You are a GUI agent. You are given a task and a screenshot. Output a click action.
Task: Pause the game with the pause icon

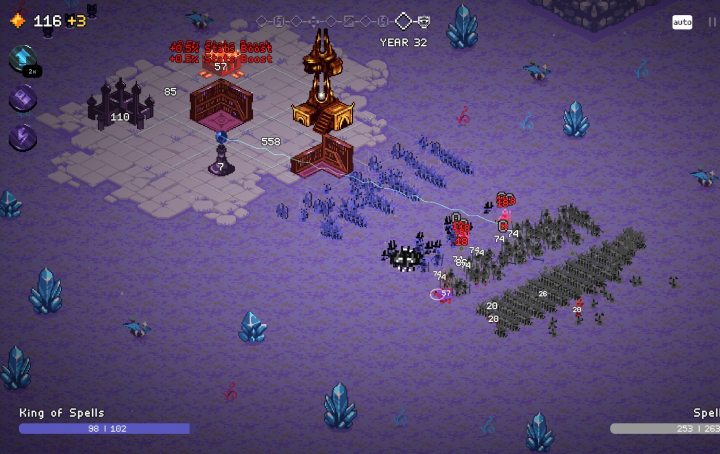pyautogui.click(x=711, y=22)
